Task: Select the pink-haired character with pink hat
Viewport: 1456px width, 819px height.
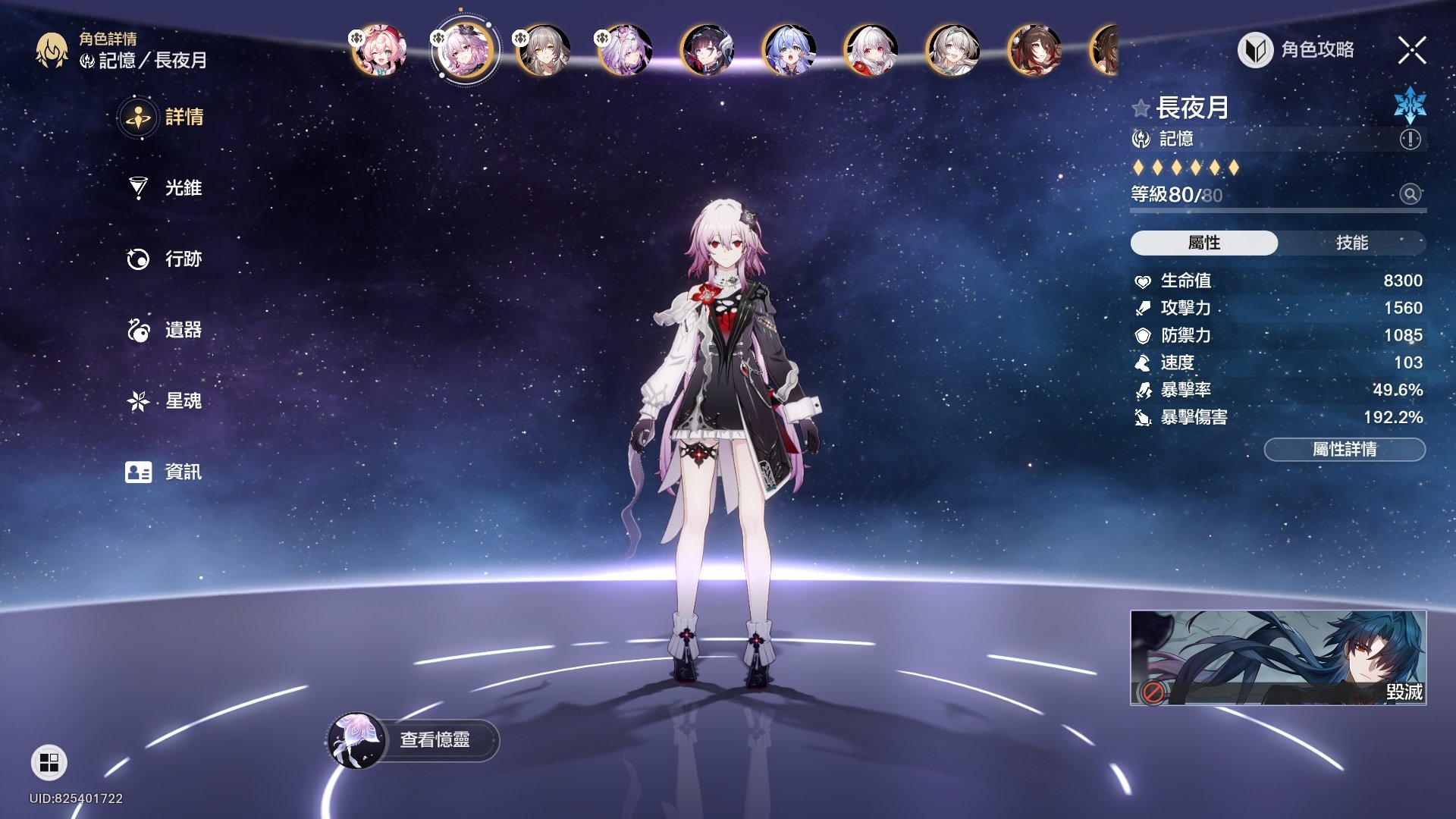Action: click(379, 50)
